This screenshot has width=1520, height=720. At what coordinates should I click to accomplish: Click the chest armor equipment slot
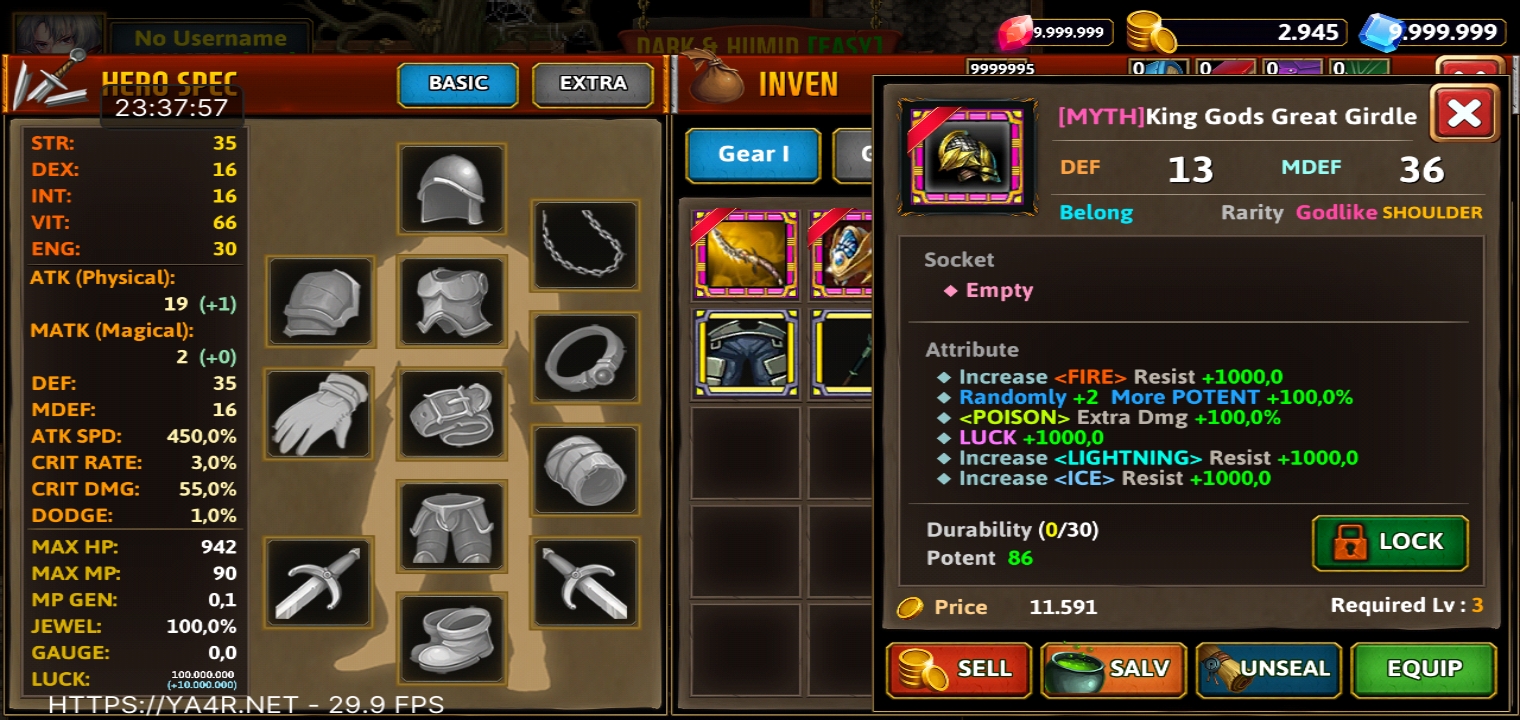[452, 301]
